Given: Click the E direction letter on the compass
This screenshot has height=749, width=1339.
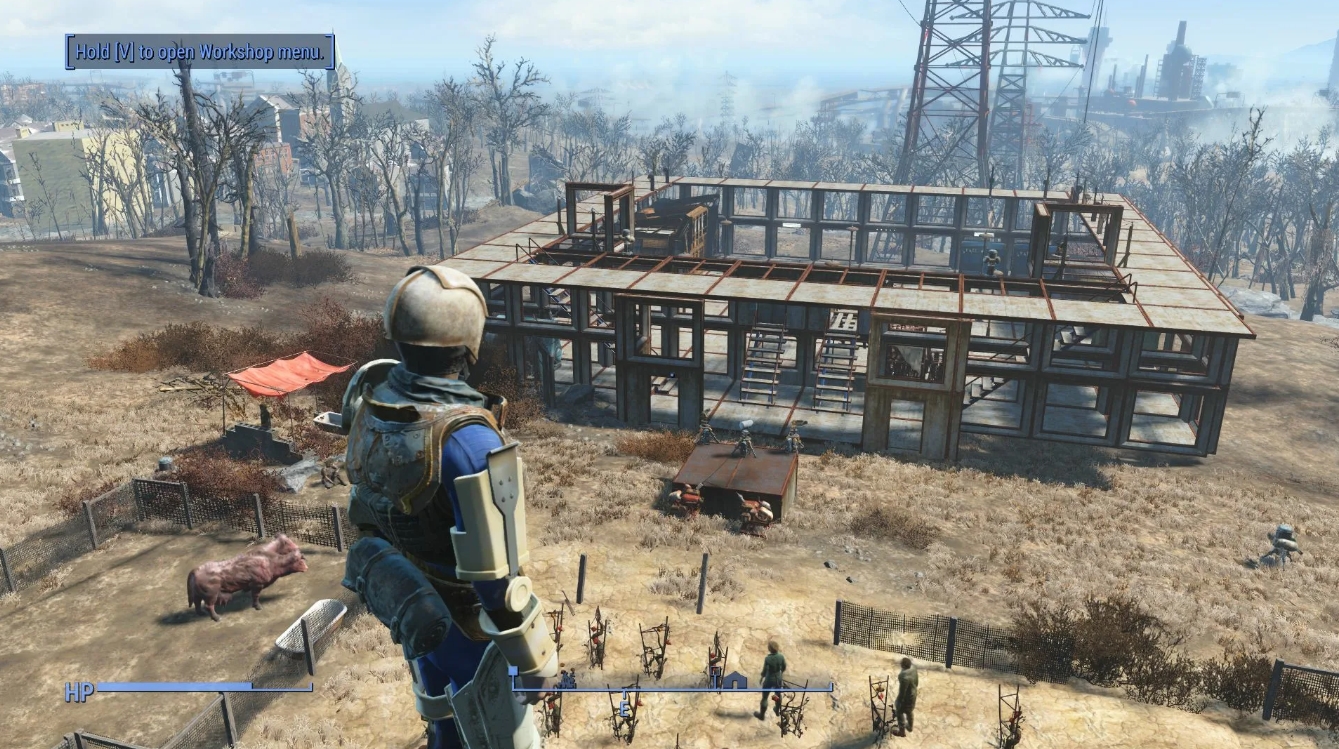Looking at the screenshot, I should tap(623, 707).
